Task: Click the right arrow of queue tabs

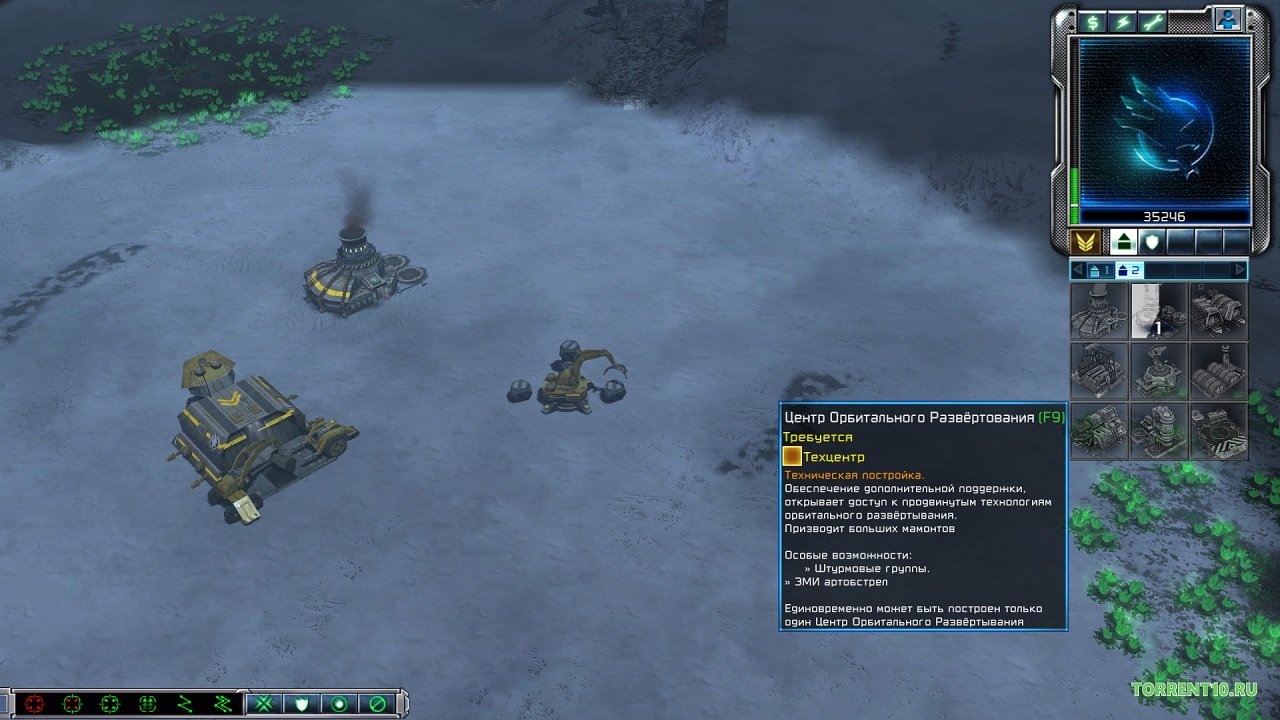Action: (x=1240, y=270)
